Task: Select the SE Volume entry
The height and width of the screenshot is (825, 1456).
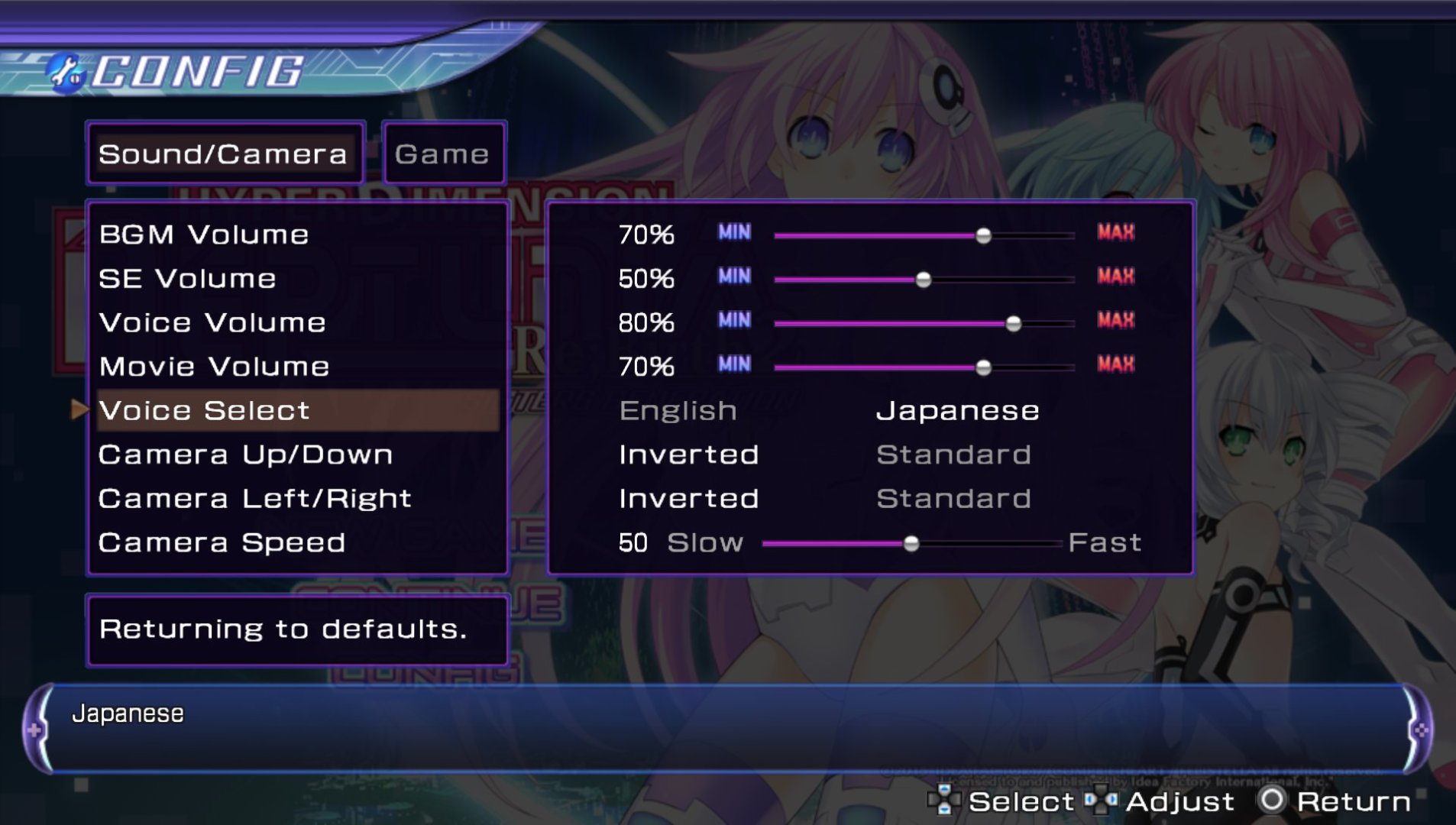Action: pos(188,279)
